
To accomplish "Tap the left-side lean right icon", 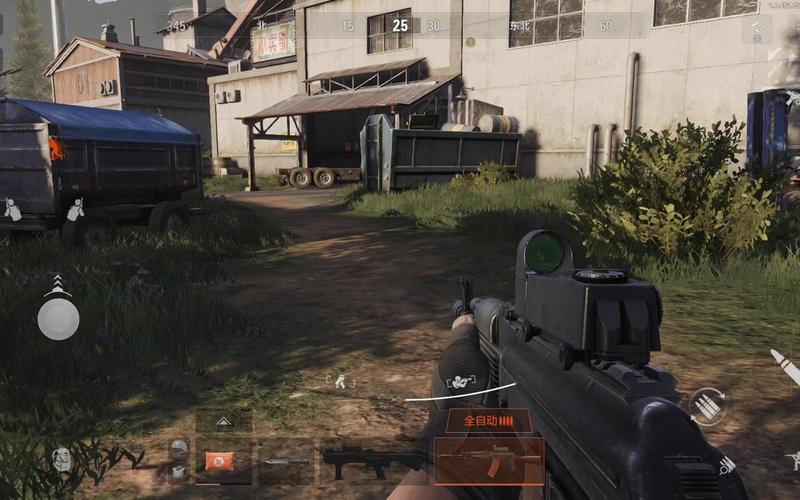I will click(x=75, y=210).
